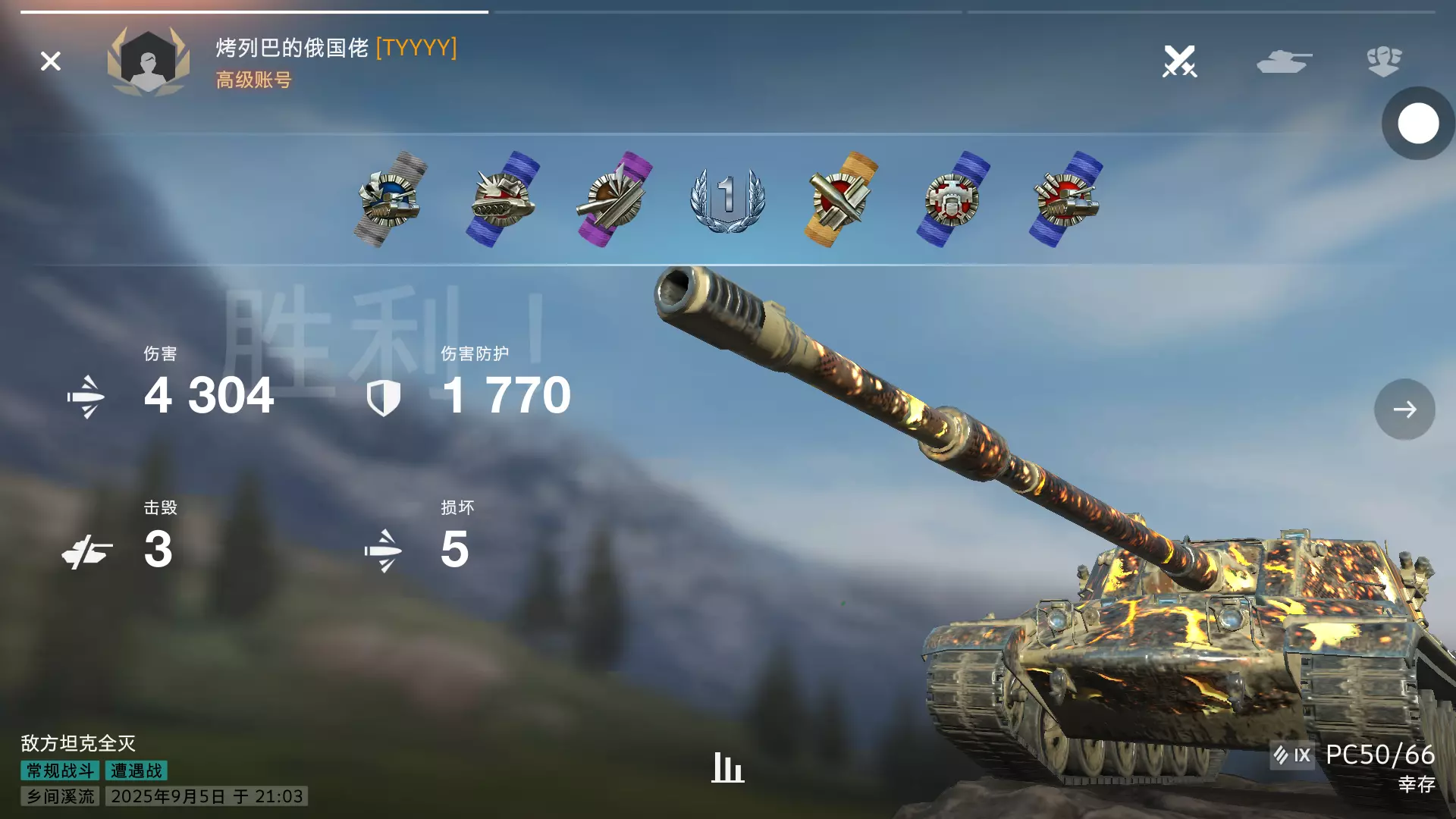1456x819 pixels.
Task: Select the player name with TYYYY clan tag
Action: [x=336, y=48]
